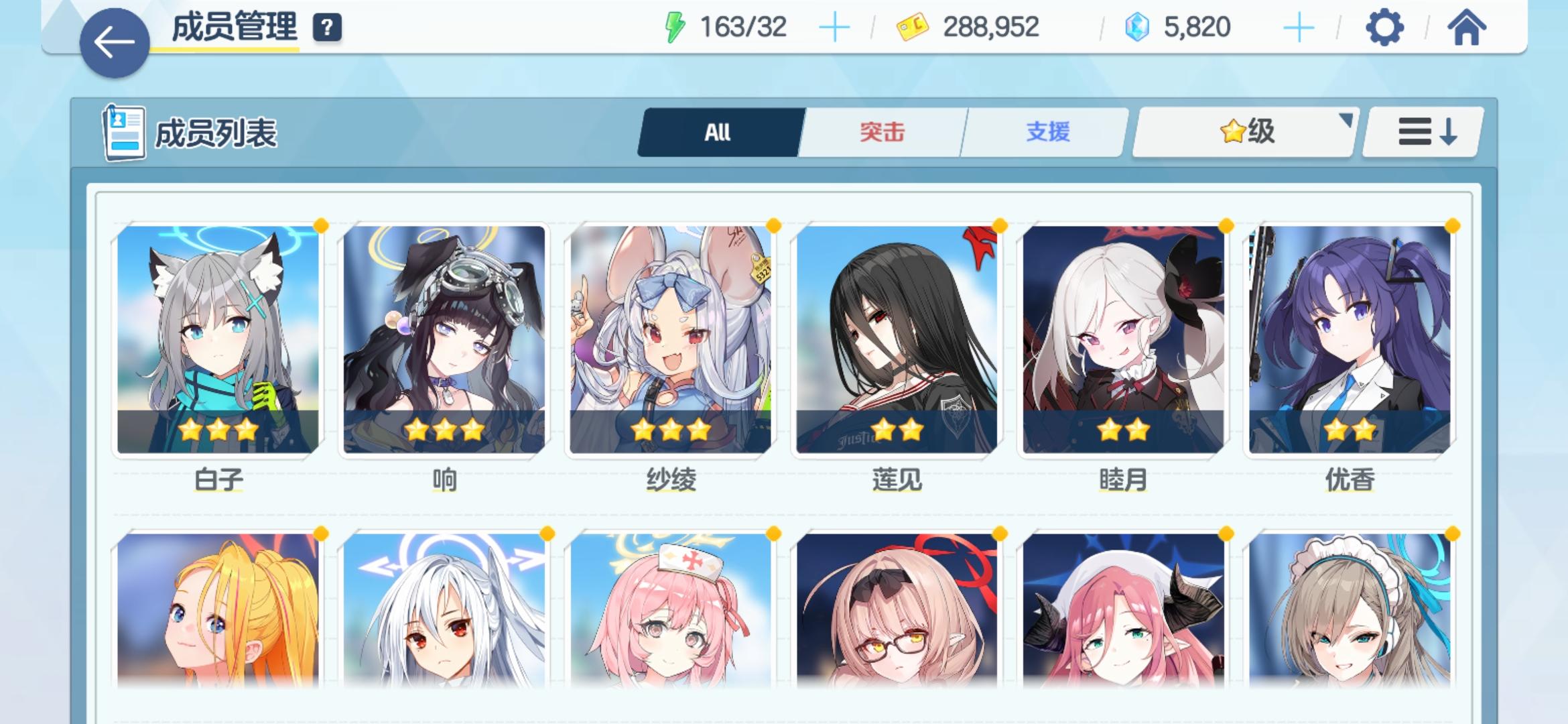
Task: Click the plus button beside the pyroxene count
Action: pyautogui.click(x=1300, y=28)
